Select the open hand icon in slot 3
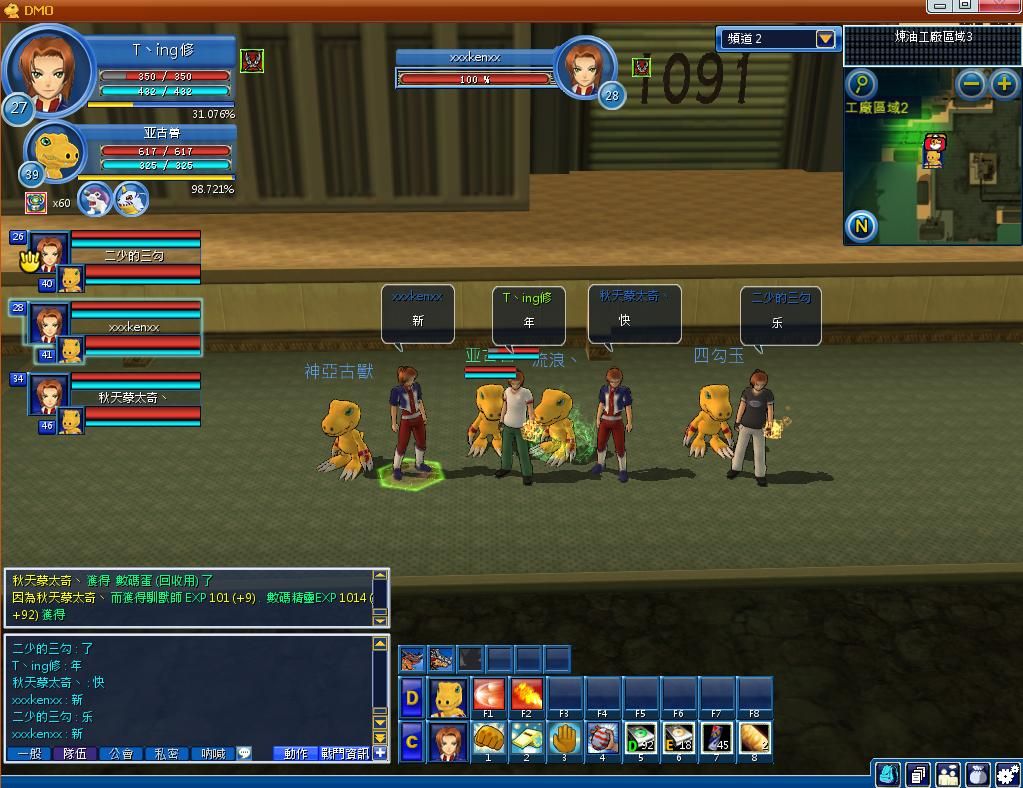Screen dimensions: 1023x788 [564, 739]
